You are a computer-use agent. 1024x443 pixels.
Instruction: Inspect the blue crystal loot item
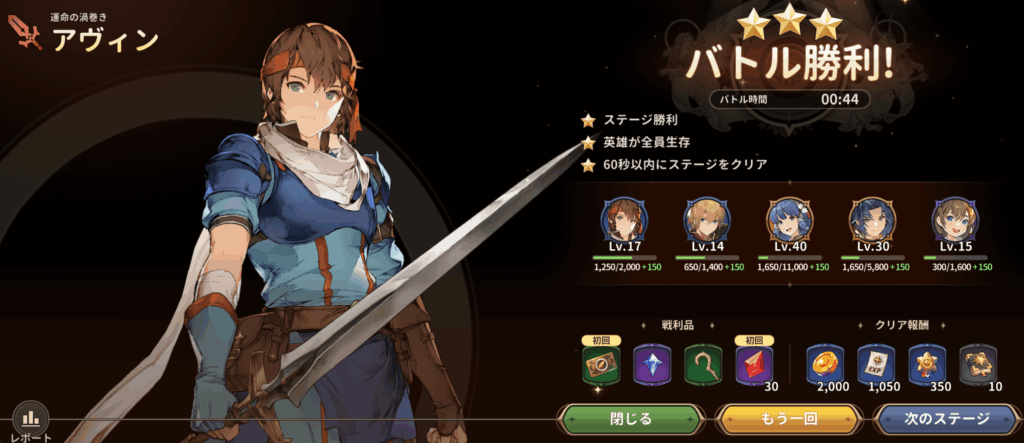tap(654, 364)
